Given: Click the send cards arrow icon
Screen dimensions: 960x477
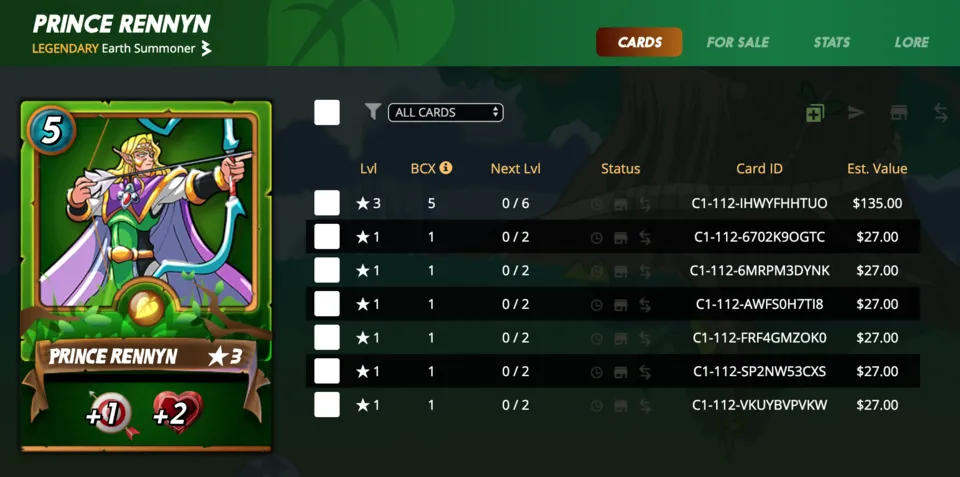Looking at the screenshot, I should (x=856, y=113).
